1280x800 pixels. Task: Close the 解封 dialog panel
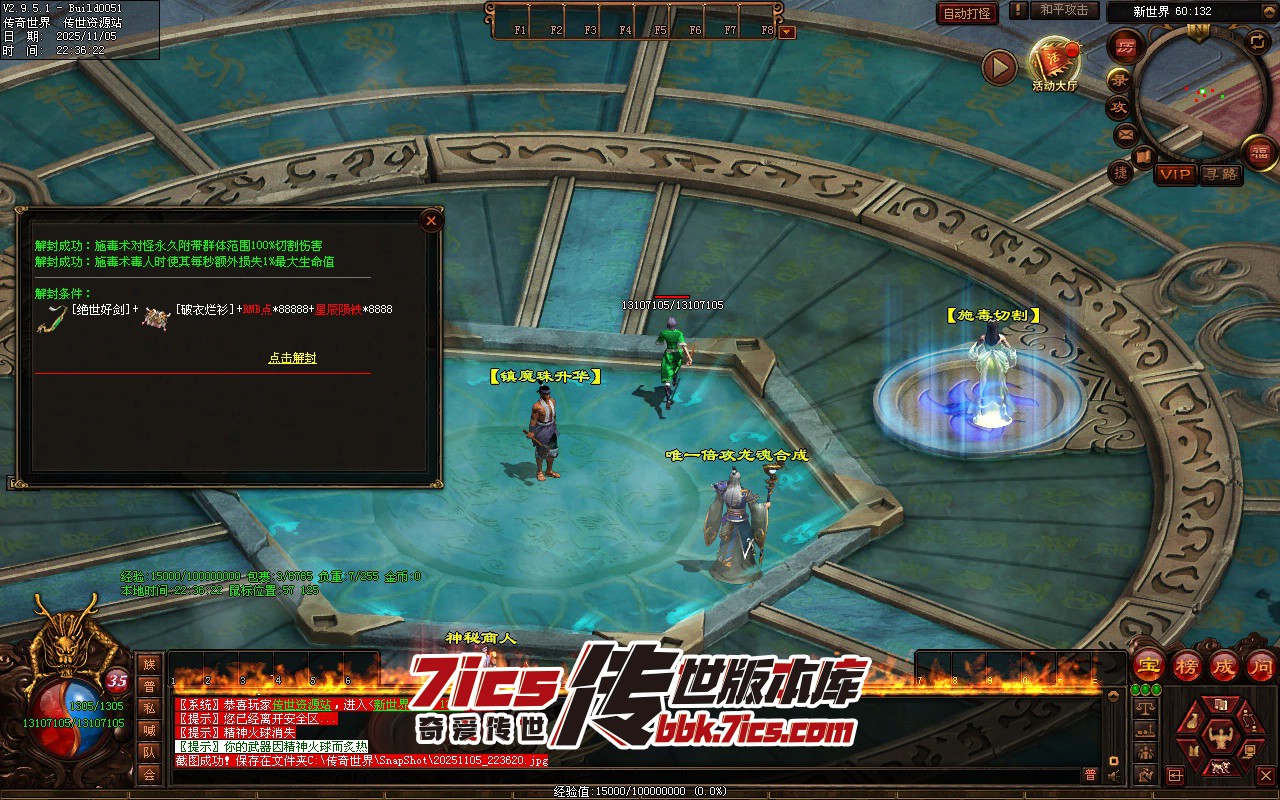pyautogui.click(x=431, y=220)
